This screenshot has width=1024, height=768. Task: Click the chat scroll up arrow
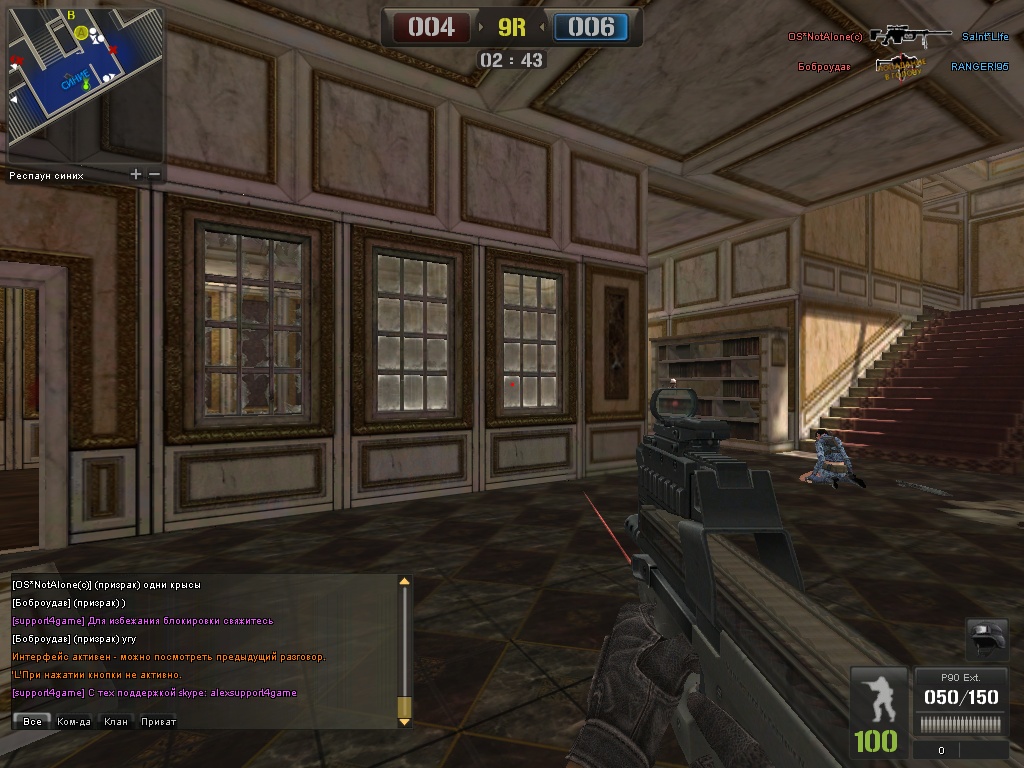coord(404,581)
